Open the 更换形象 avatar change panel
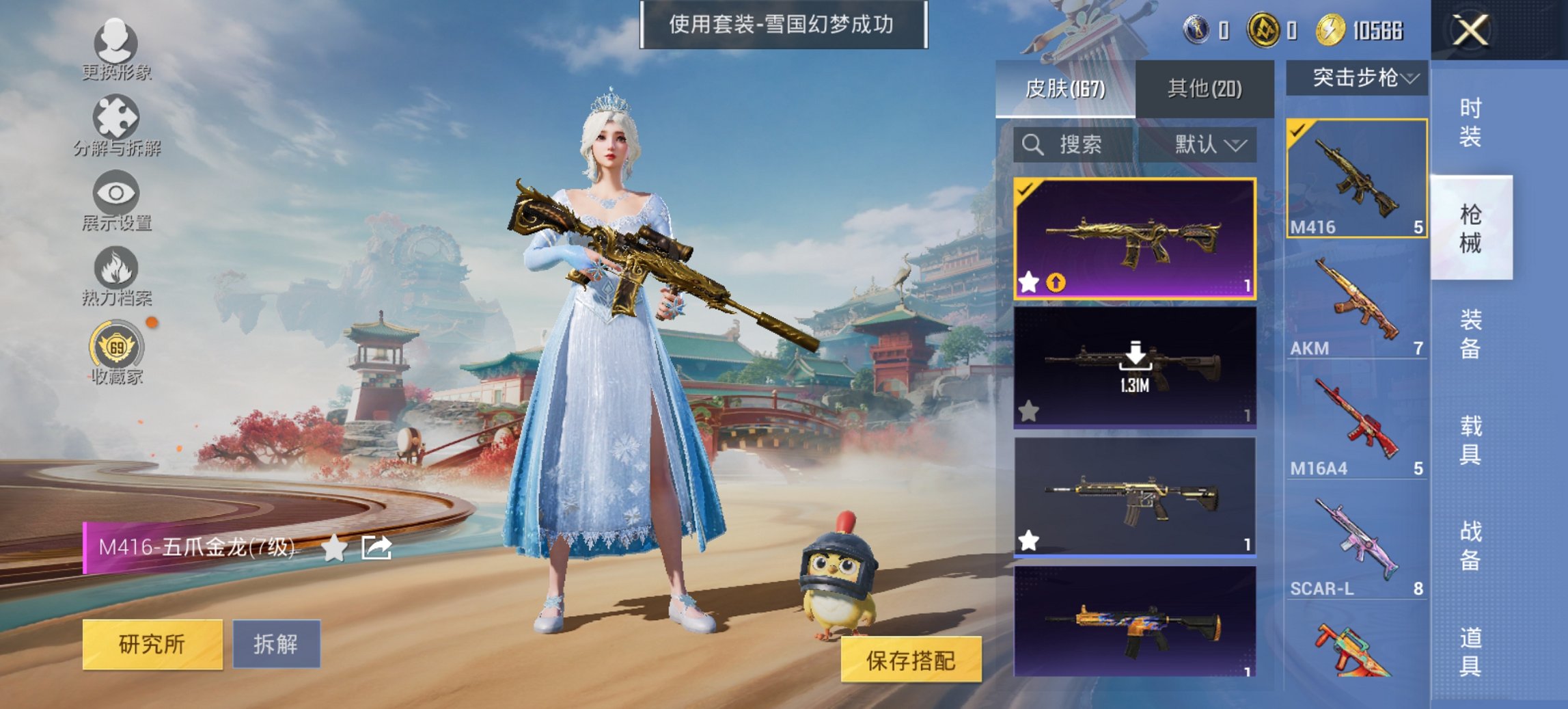Screen dimensions: 1568x709 116,51
